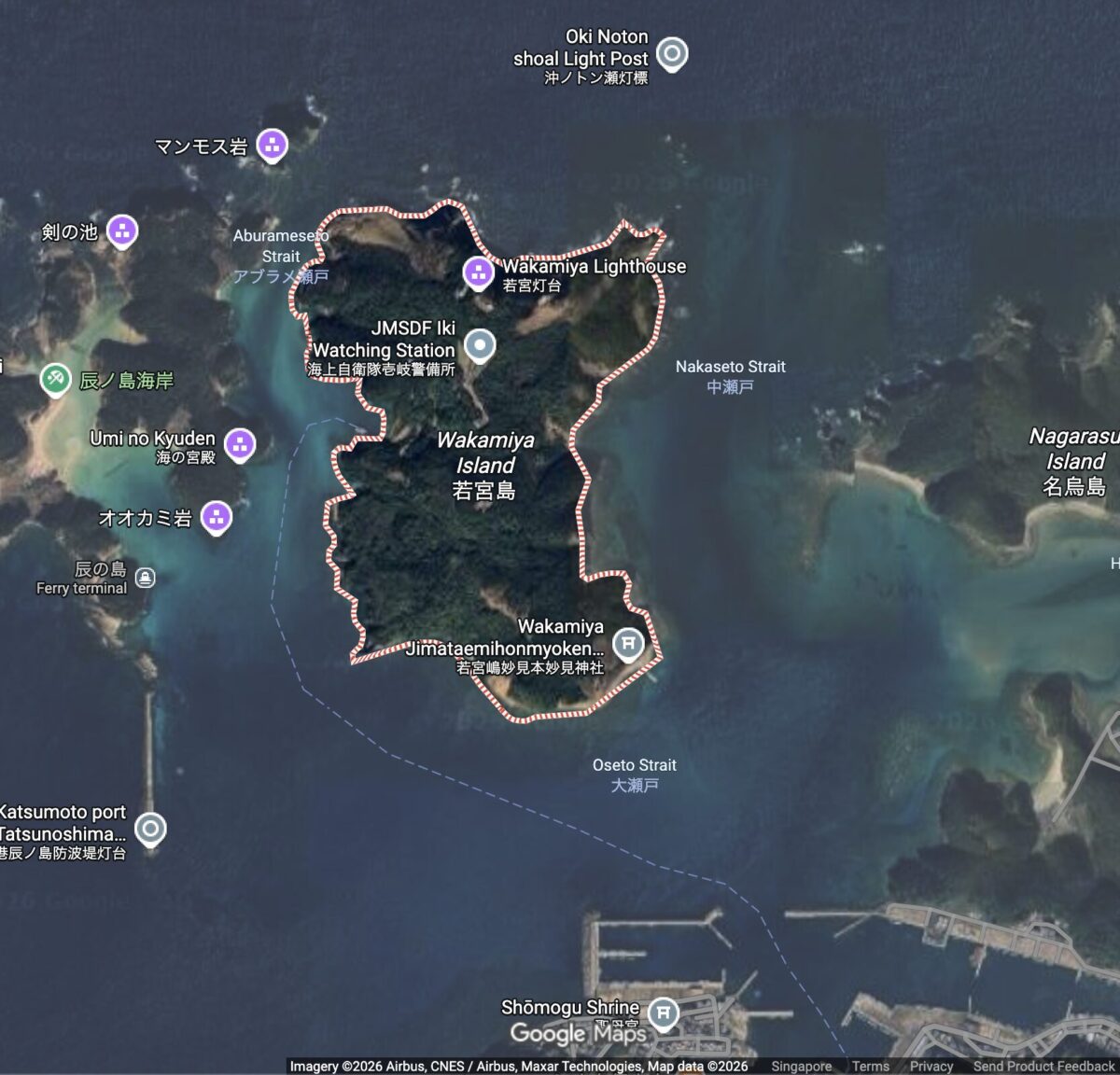Open the Wakamiya Jimataemihonmyoken shrine marker
The height and width of the screenshot is (1075, 1120).
click(628, 643)
